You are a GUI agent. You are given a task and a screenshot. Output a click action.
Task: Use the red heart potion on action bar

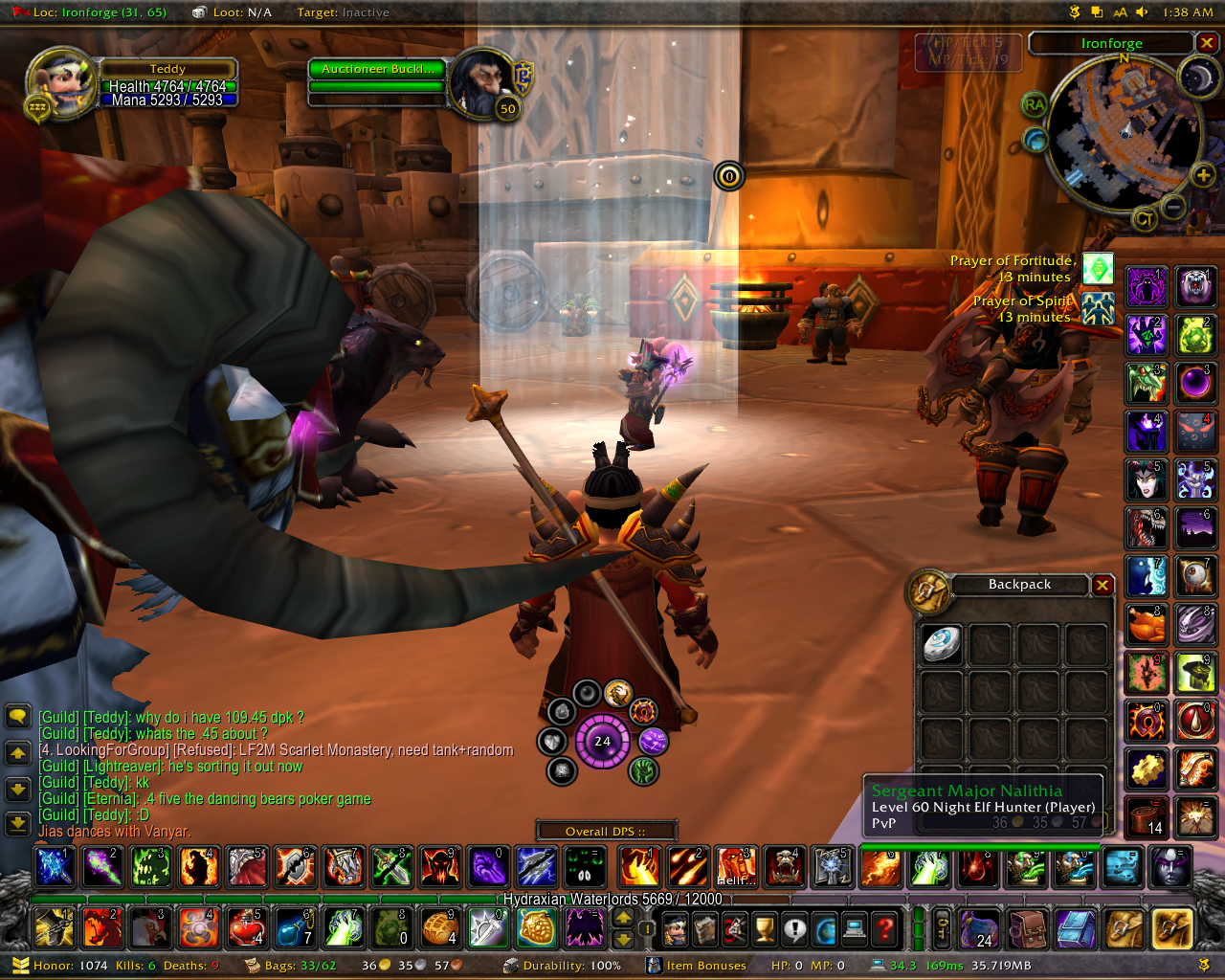246,927
